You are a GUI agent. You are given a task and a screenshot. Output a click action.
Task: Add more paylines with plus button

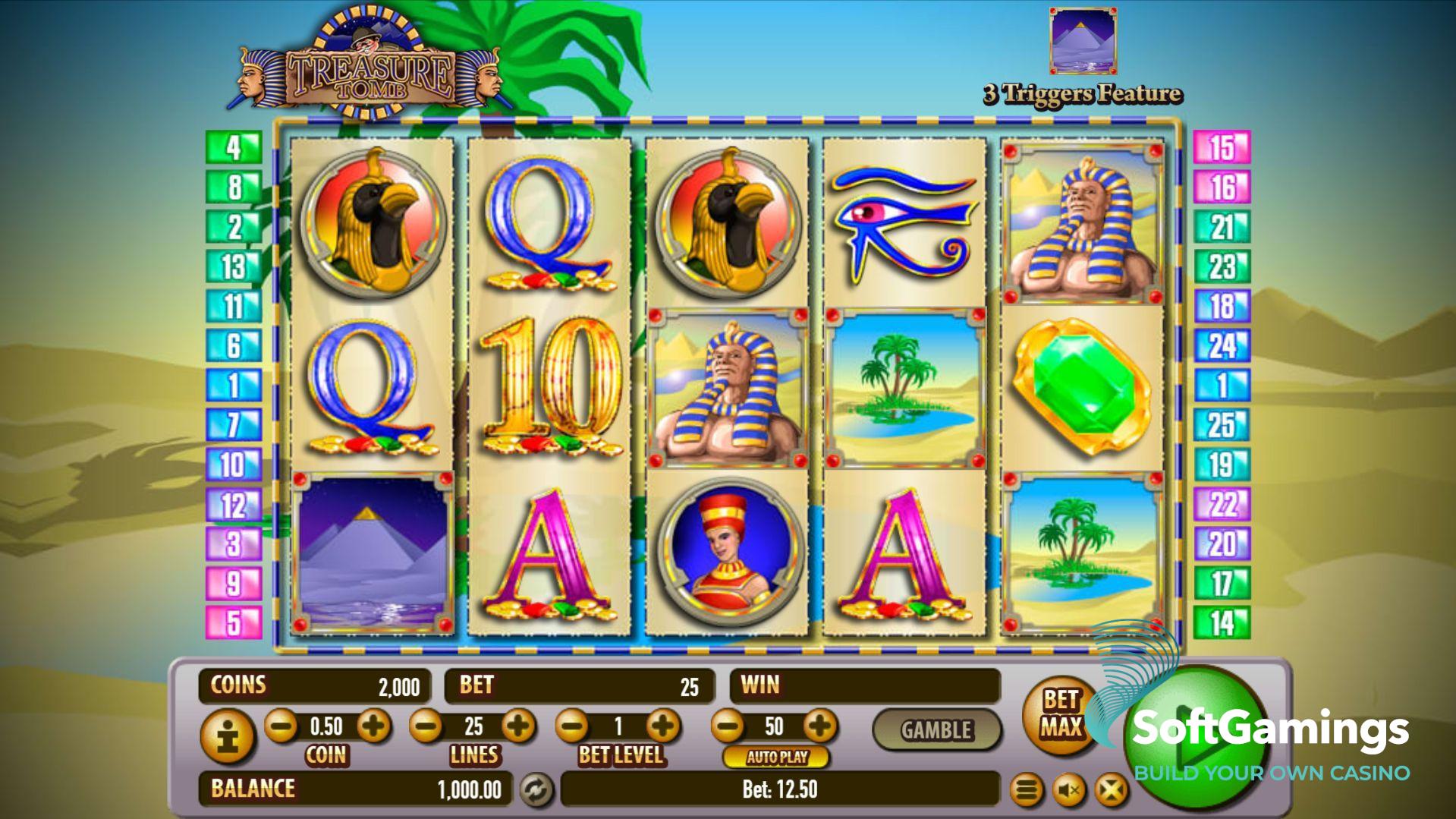[519, 726]
